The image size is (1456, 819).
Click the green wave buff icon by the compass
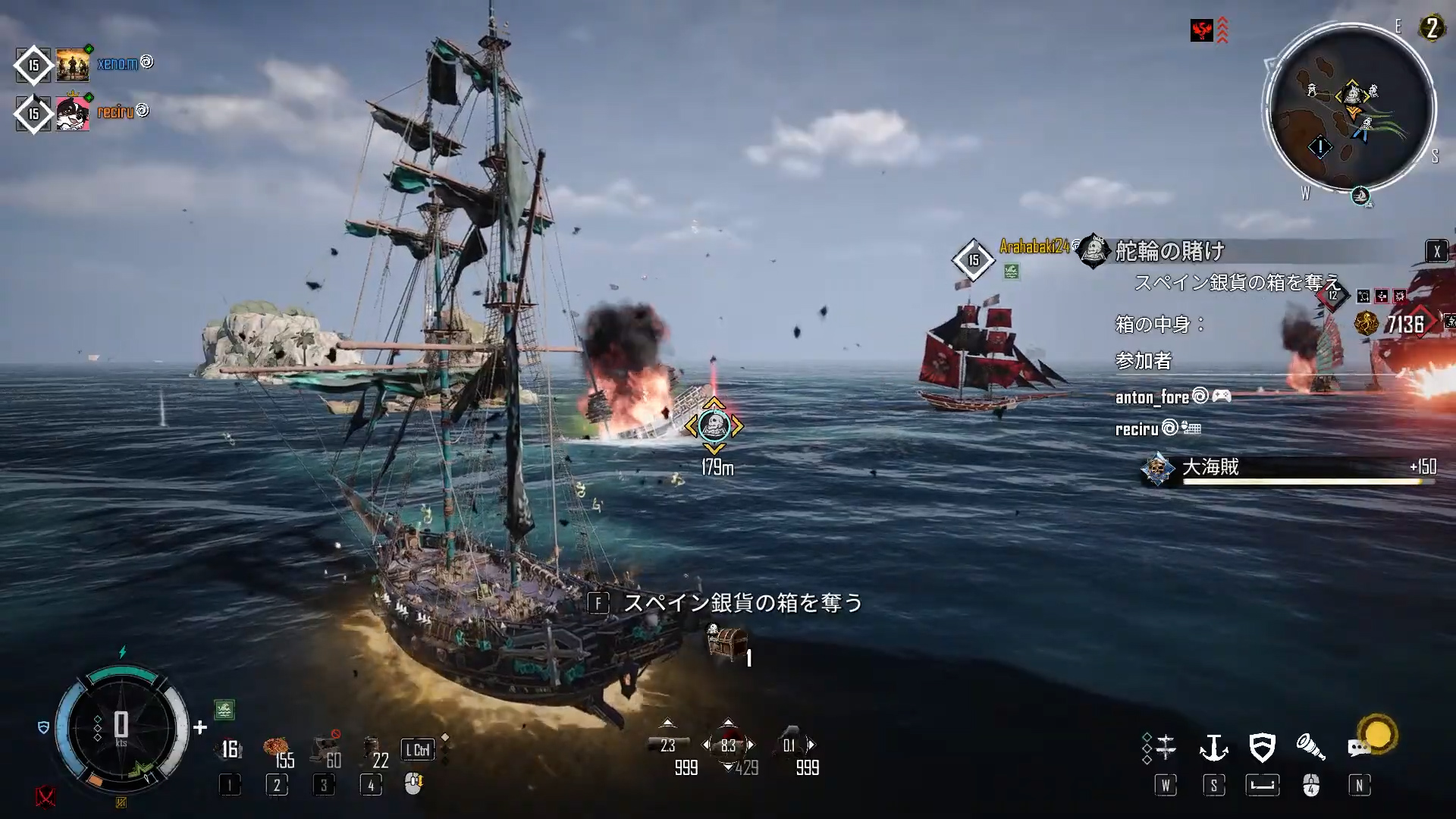click(x=224, y=710)
